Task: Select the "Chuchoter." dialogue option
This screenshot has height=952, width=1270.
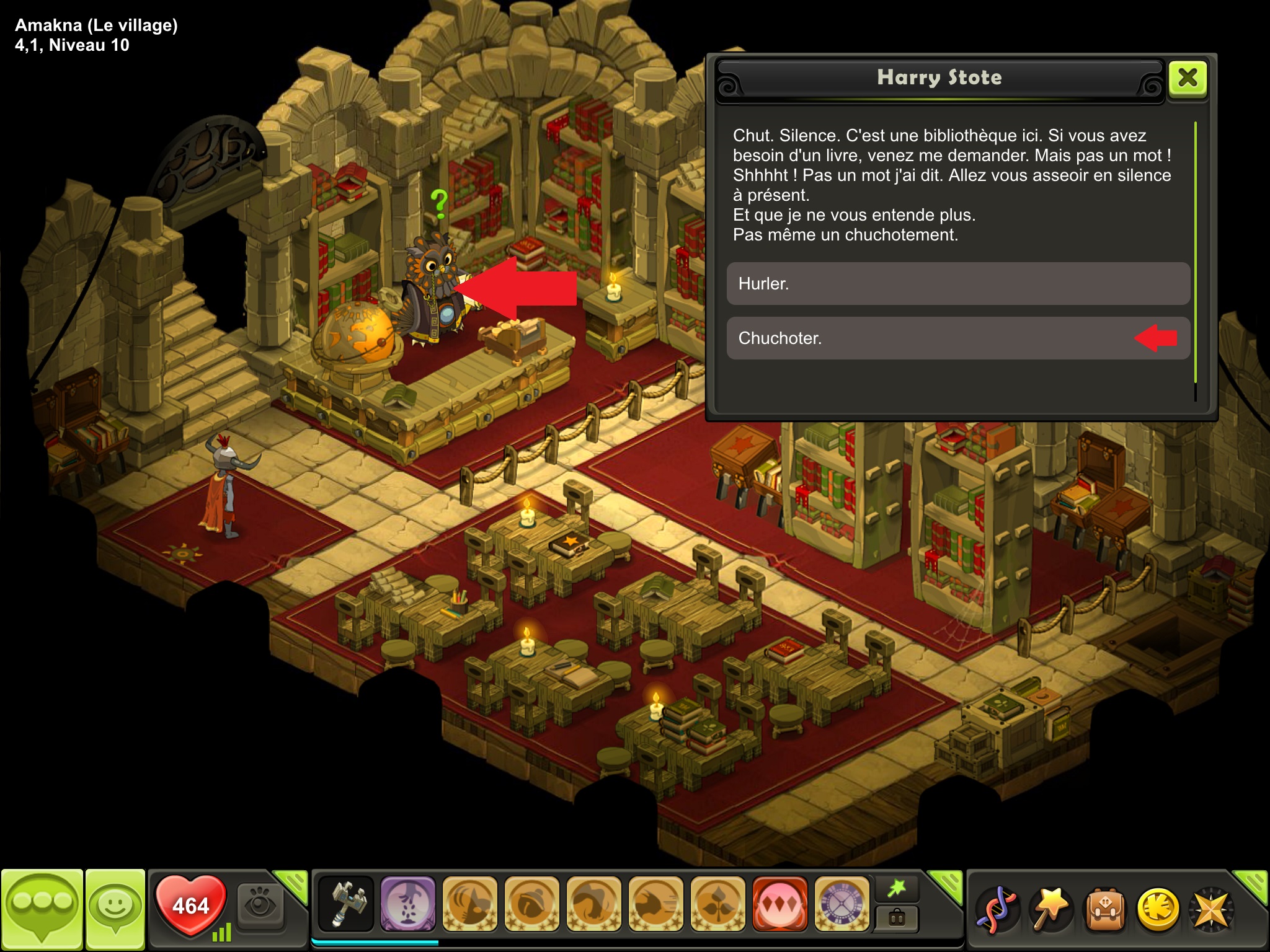Action: pyautogui.click(x=957, y=338)
